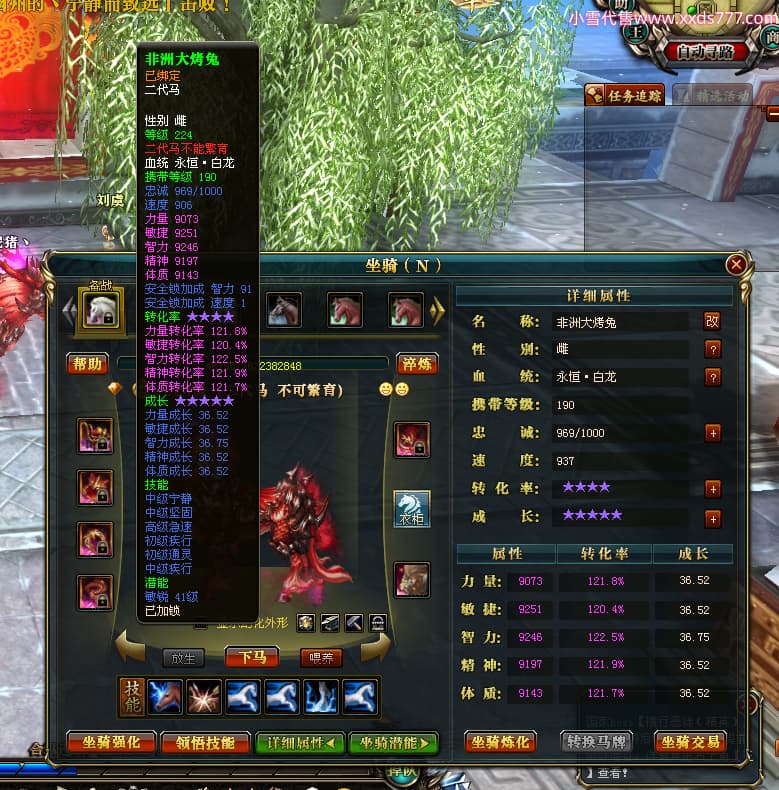Close the 坐骑 mount window

(x=736, y=265)
